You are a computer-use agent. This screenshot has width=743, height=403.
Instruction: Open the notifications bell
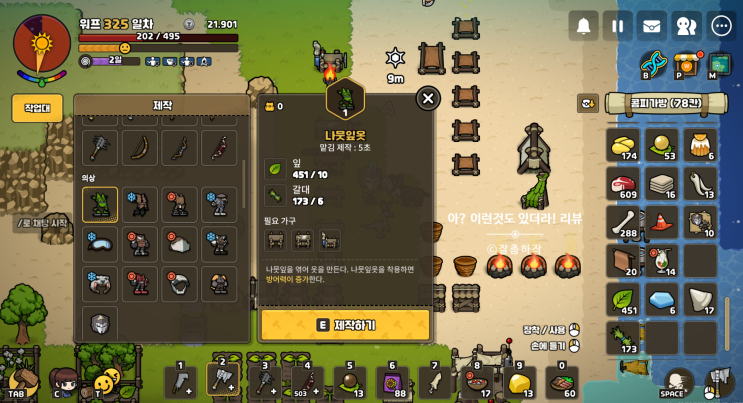(583, 26)
